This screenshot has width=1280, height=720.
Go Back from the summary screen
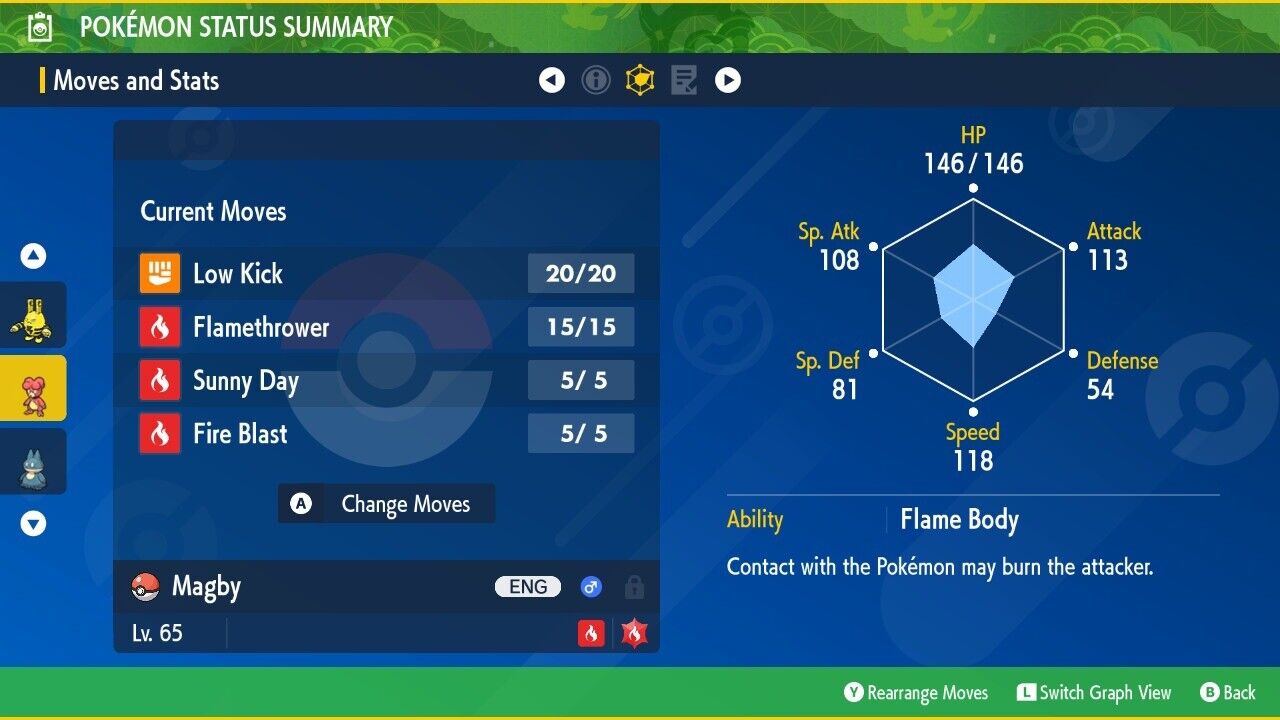(1228, 693)
